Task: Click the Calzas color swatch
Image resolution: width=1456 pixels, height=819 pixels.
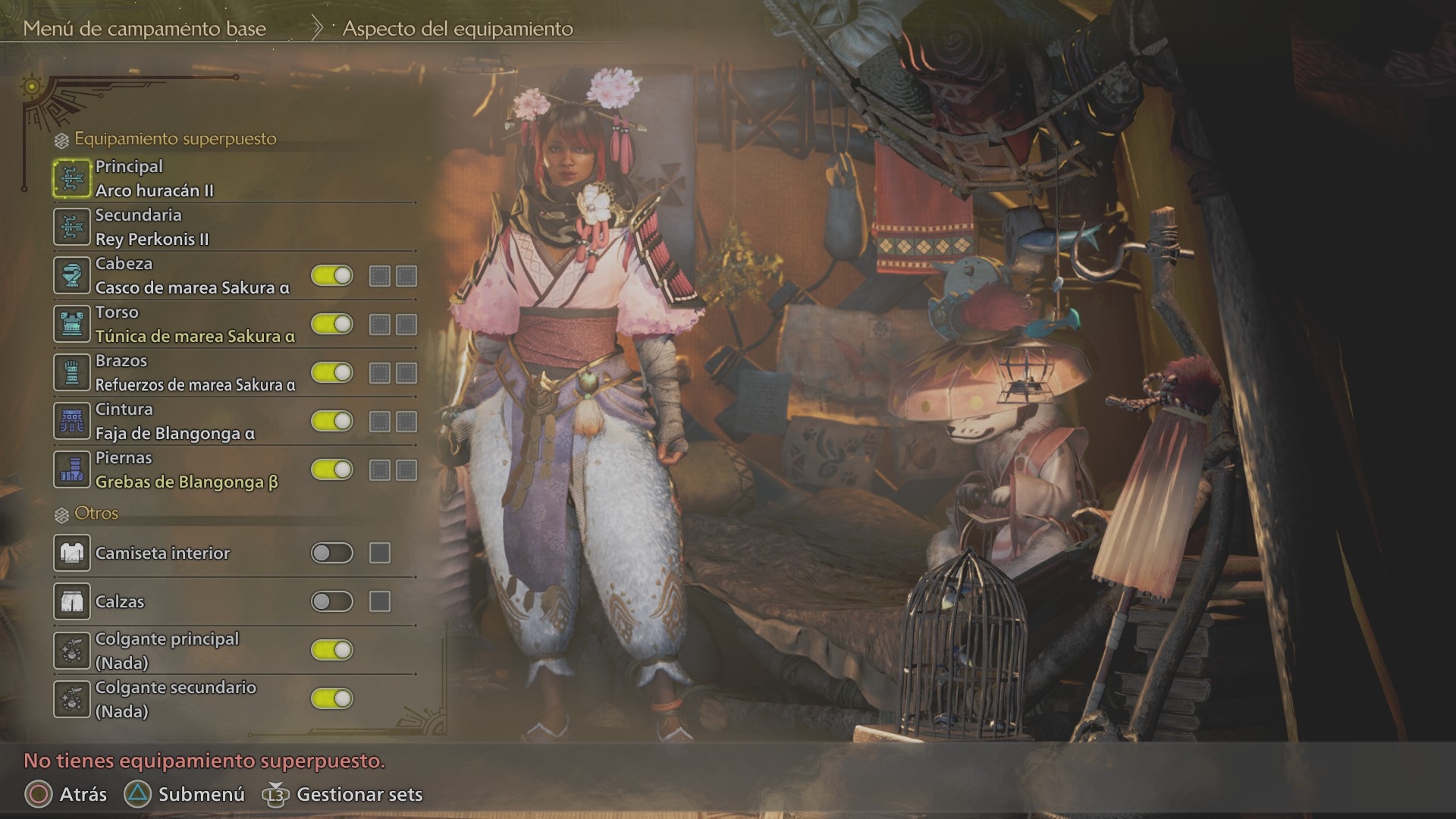Action: (x=380, y=601)
